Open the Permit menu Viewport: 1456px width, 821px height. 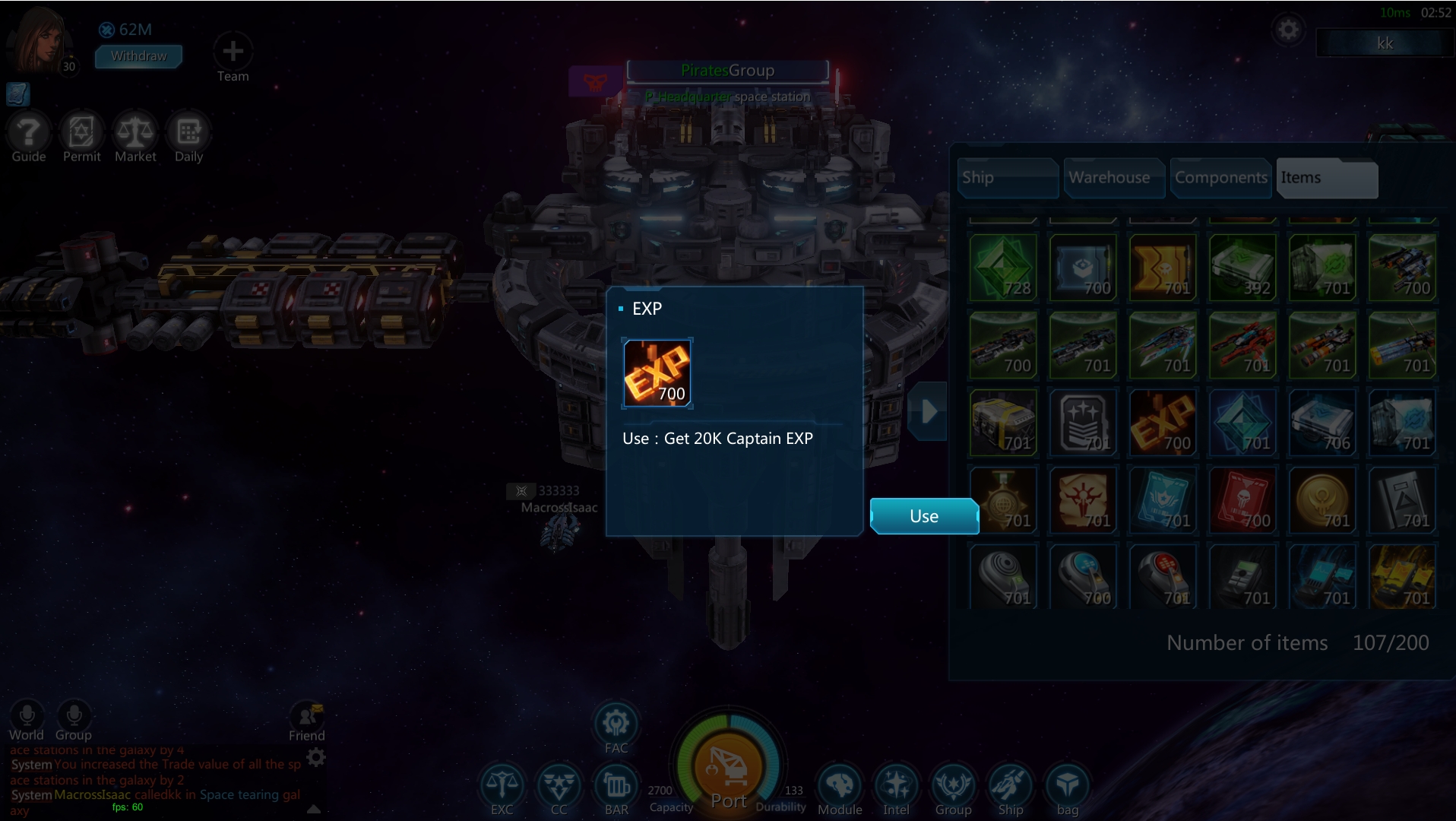point(82,133)
